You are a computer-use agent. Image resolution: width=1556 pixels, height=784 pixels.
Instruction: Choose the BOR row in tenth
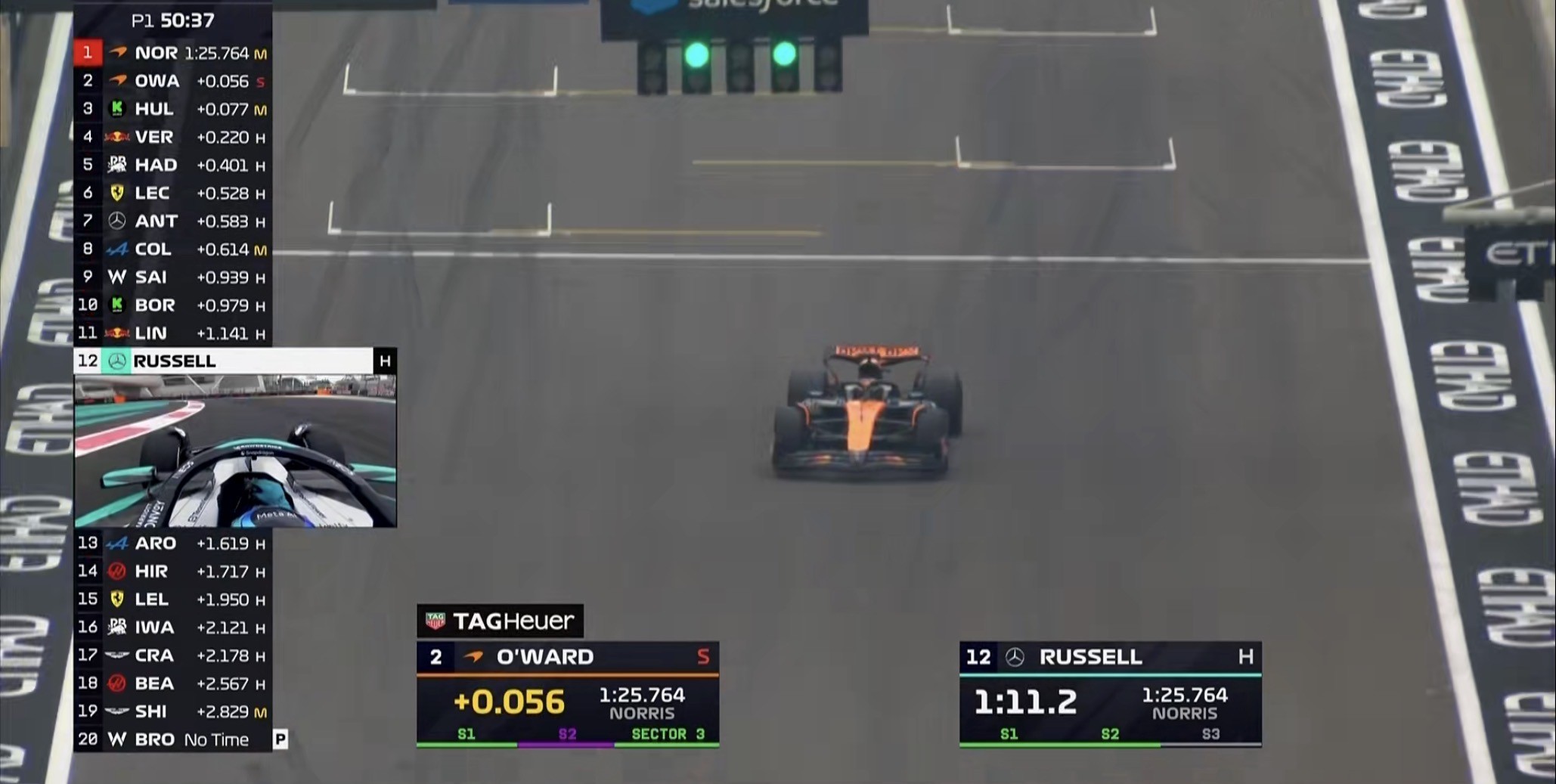[x=172, y=305]
